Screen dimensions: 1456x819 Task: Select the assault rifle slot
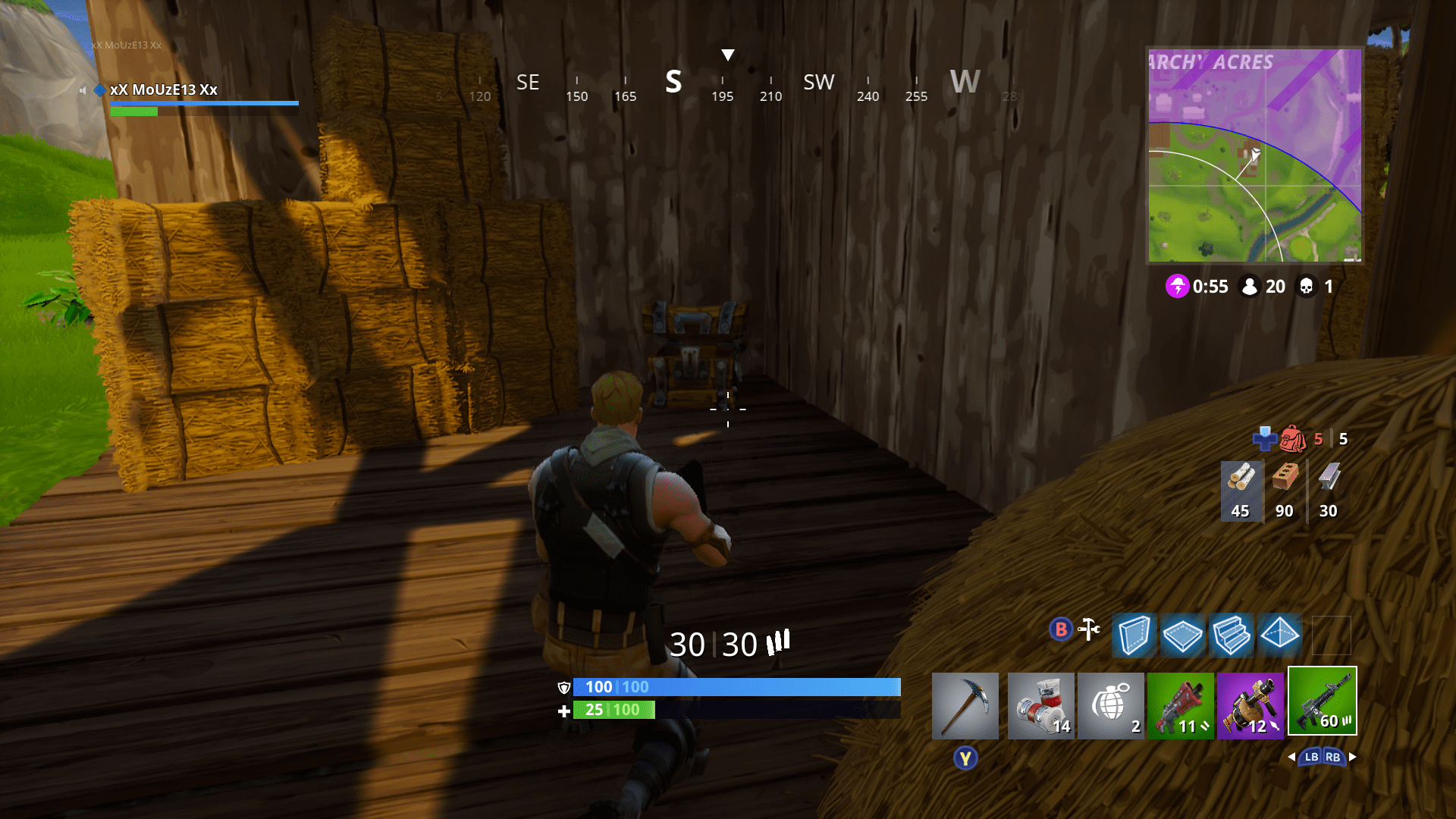click(x=1322, y=701)
